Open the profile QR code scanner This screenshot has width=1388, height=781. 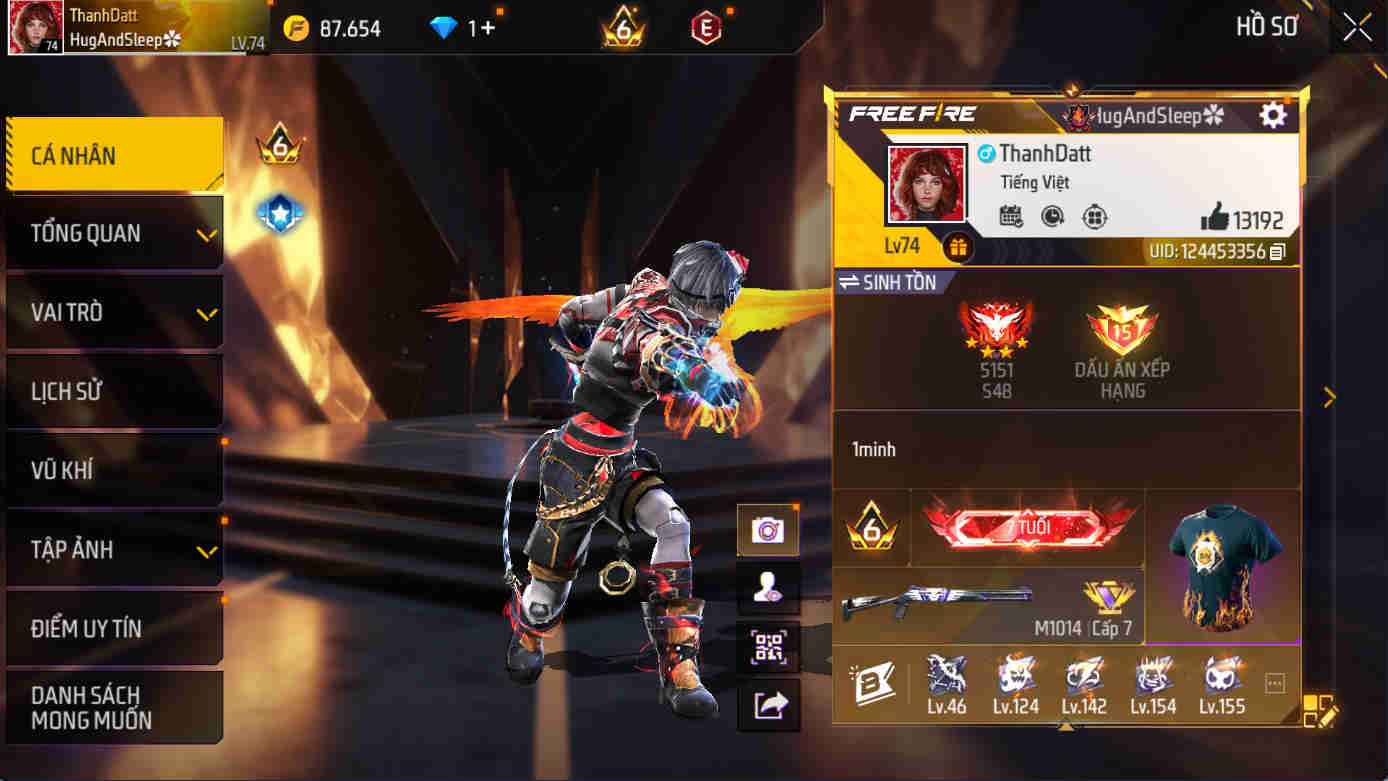click(x=770, y=648)
